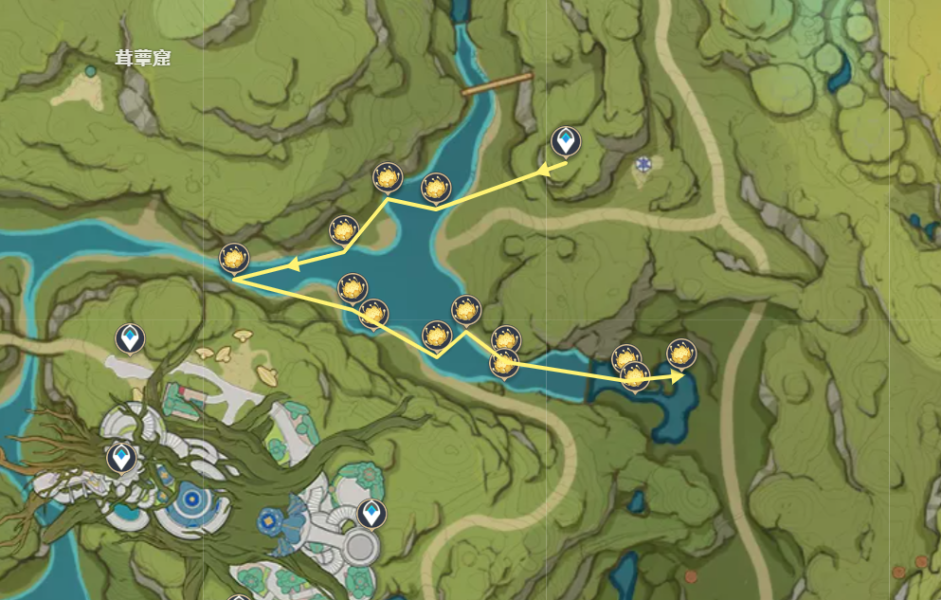This screenshot has width=941, height=600.
Task: Click the teleport waypoint beside the mushroom houses
Action: click(x=129, y=339)
